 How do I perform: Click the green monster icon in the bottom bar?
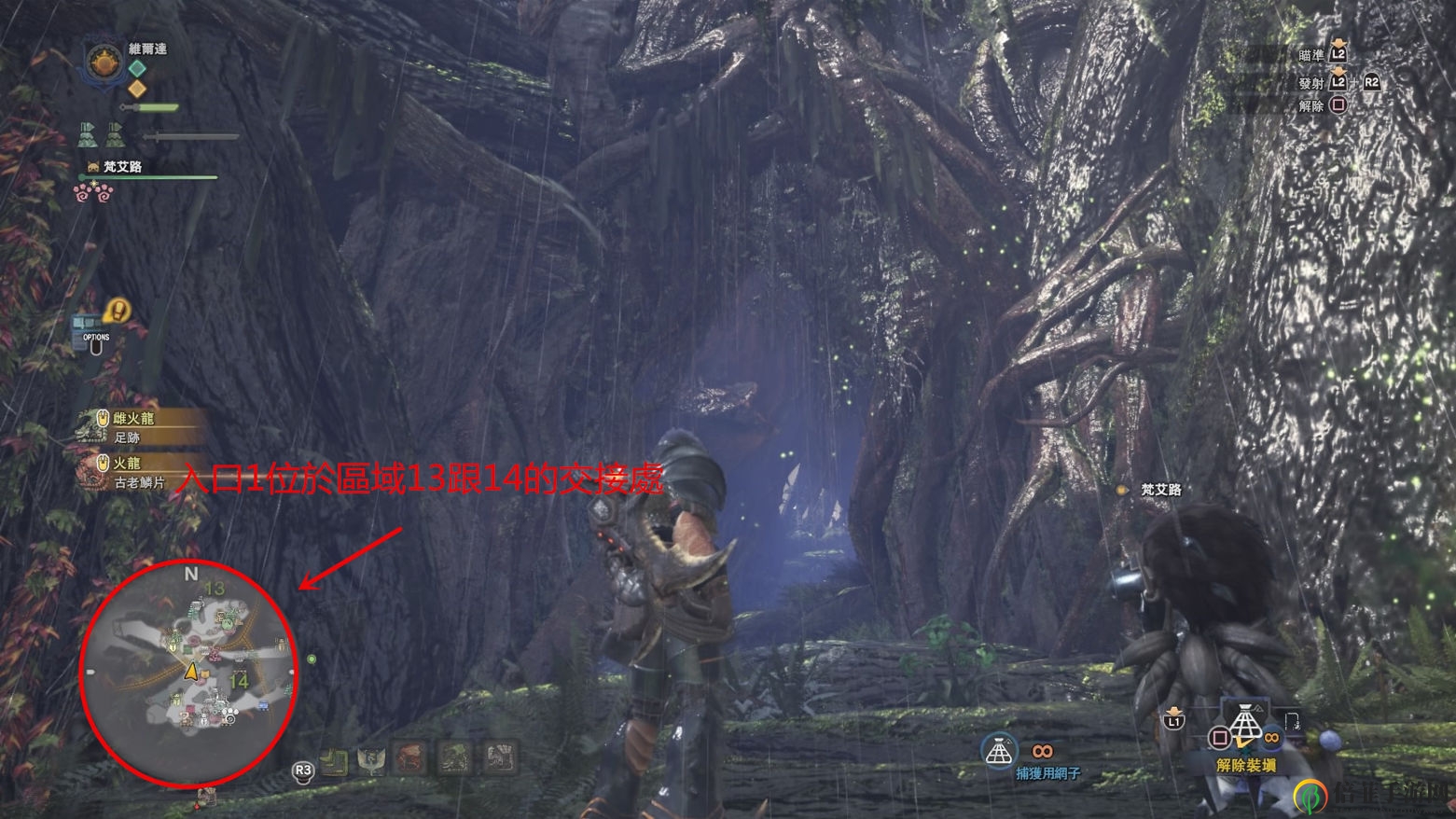coord(455,757)
